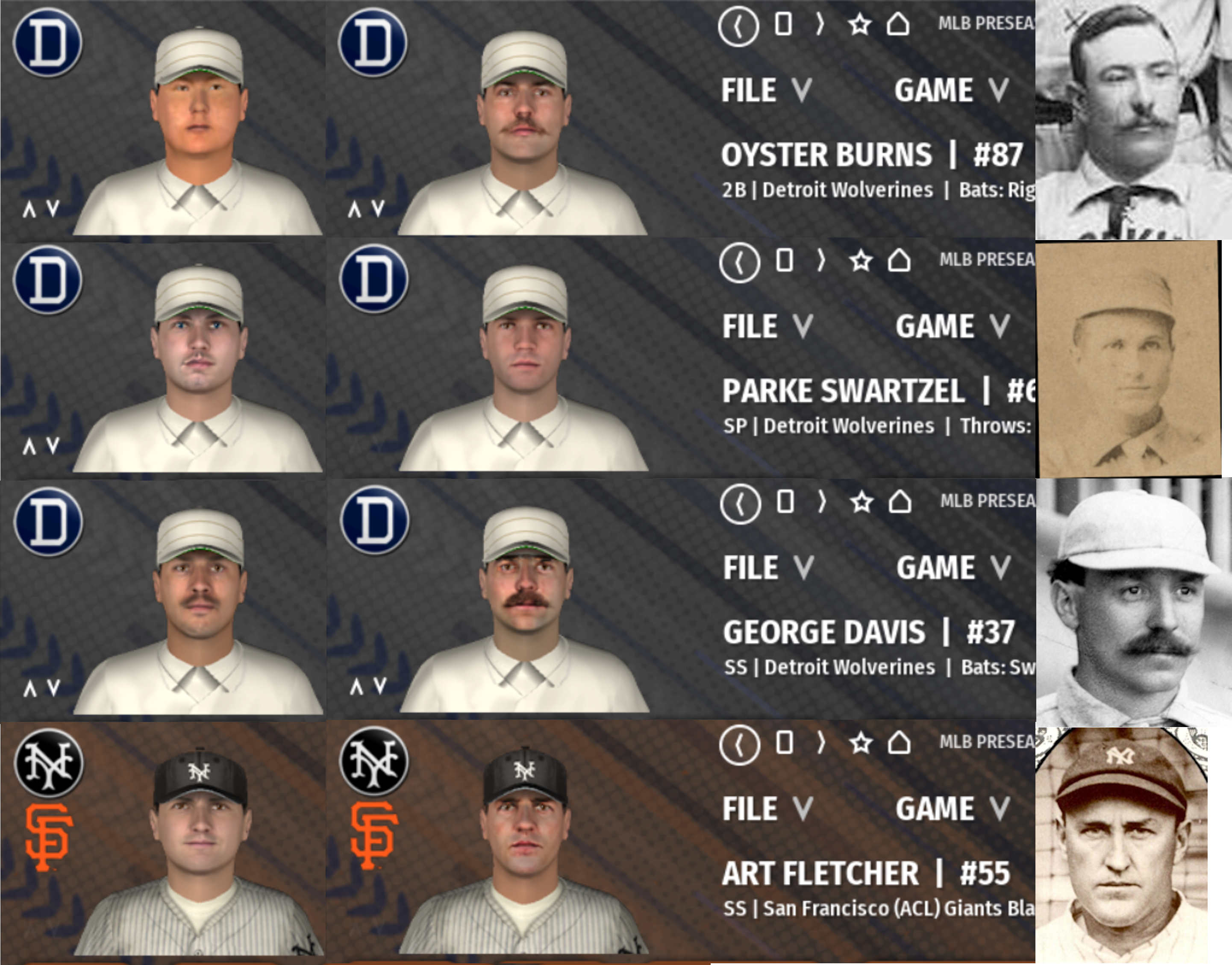Image resolution: width=1232 pixels, height=965 pixels.
Task: Go forward using arrow above Parke Swartzel
Action: click(x=820, y=261)
